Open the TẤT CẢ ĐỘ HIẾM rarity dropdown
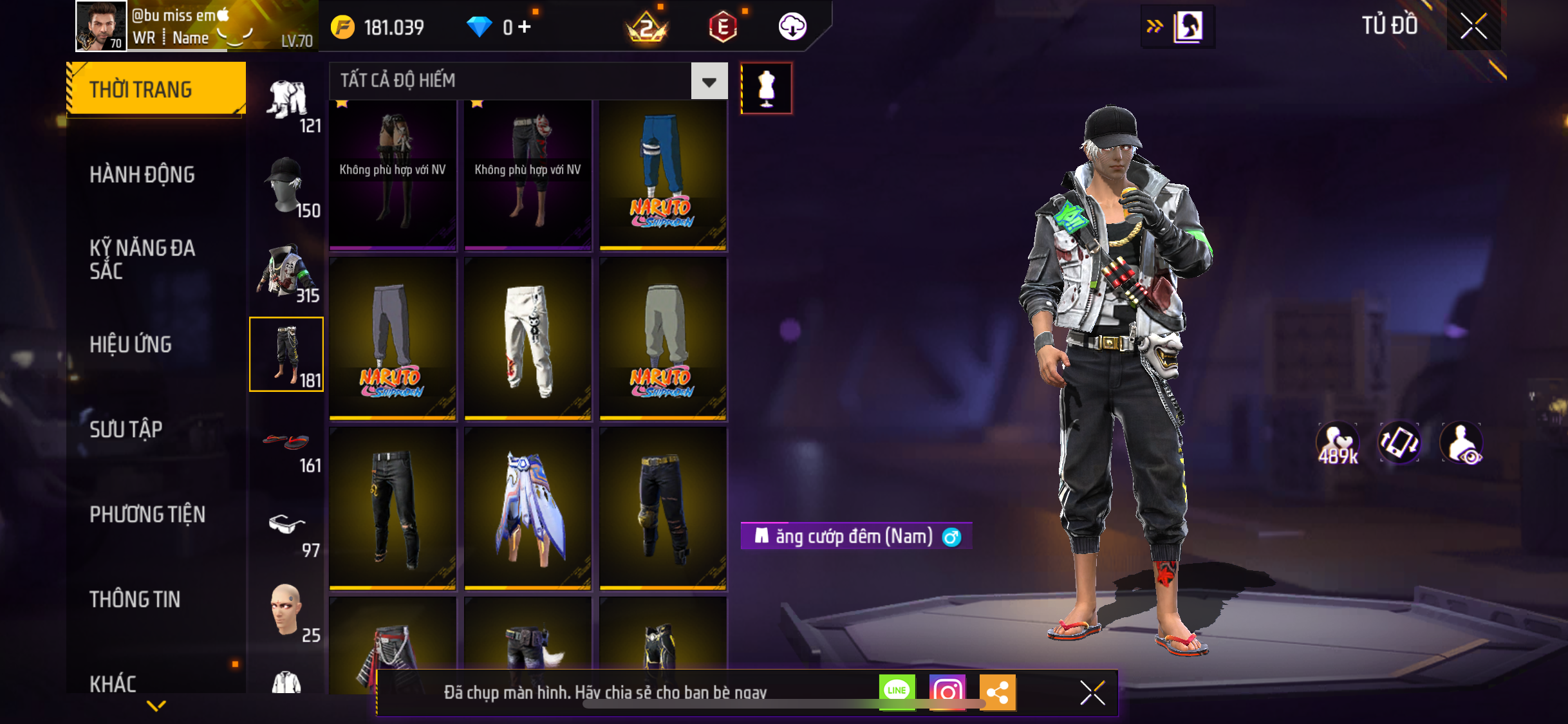The height and width of the screenshot is (724, 1568). tap(709, 82)
